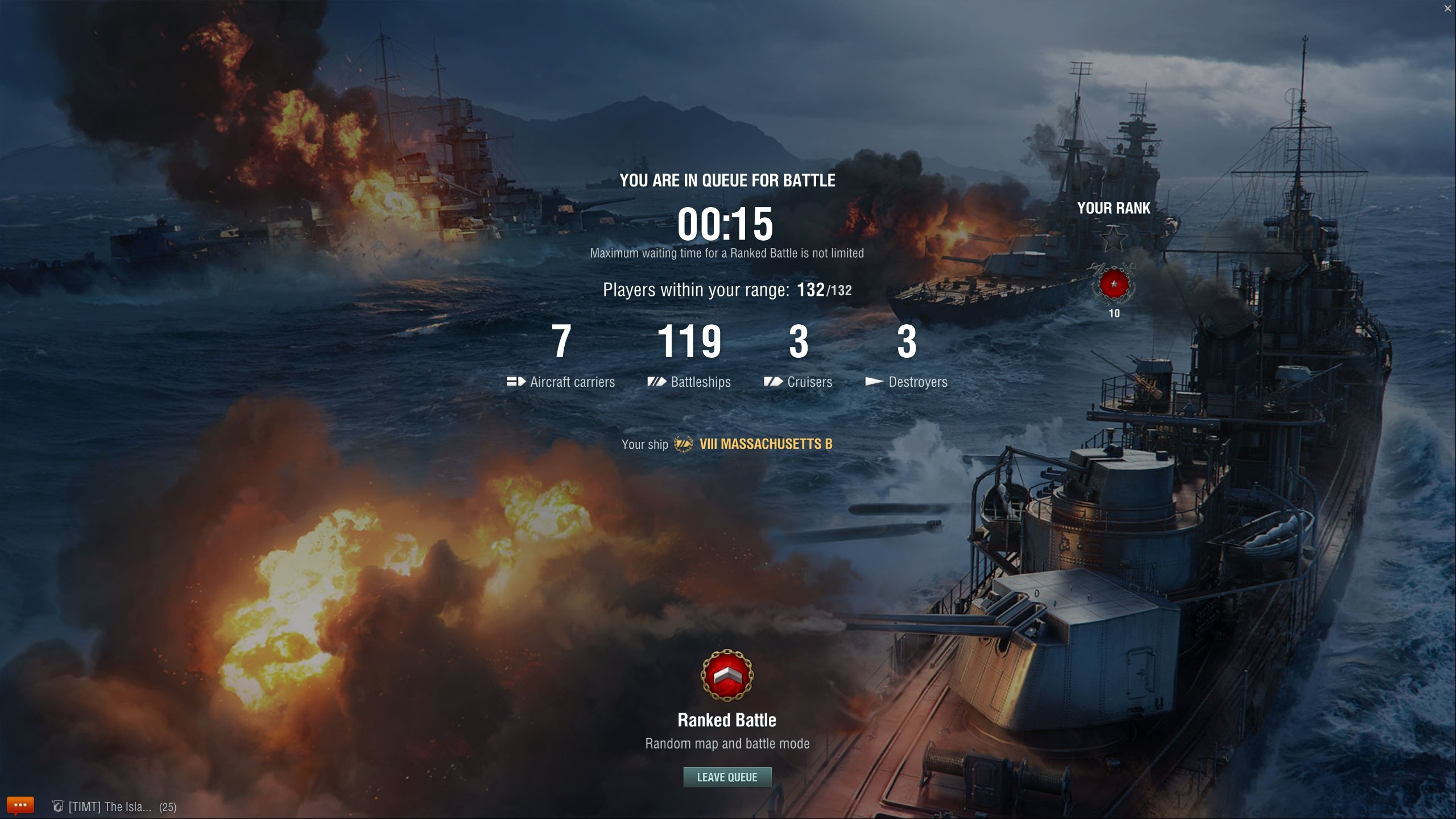This screenshot has height=819, width=1456.
Task: Open the chat with the orange speech bubble
Action: (x=20, y=805)
